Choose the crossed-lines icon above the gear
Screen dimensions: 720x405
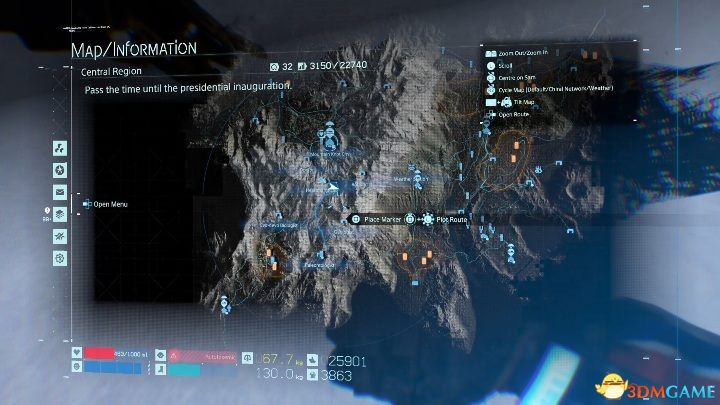point(60,236)
